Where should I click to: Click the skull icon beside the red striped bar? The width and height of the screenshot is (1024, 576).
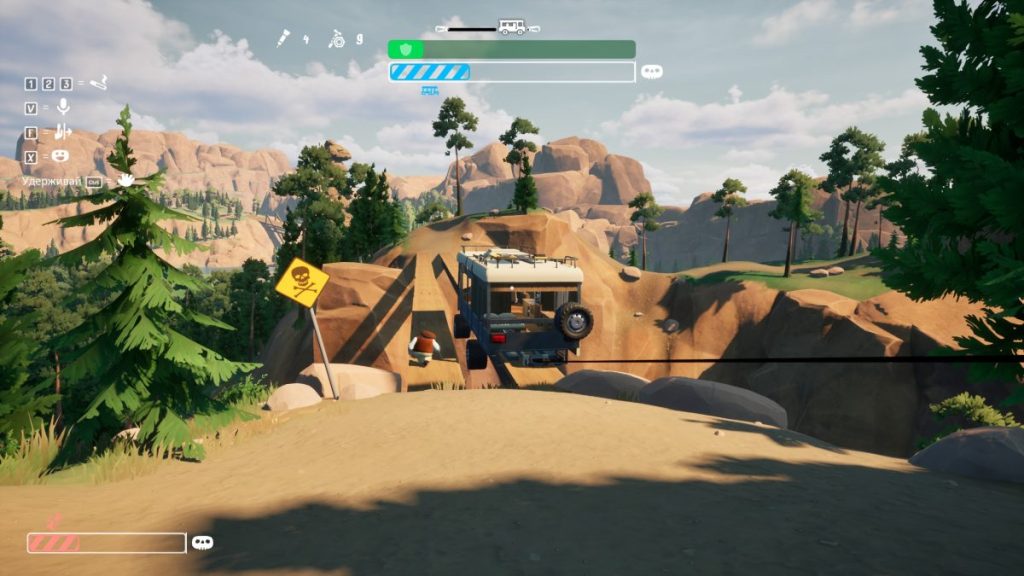pyautogui.click(x=203, y=542)
